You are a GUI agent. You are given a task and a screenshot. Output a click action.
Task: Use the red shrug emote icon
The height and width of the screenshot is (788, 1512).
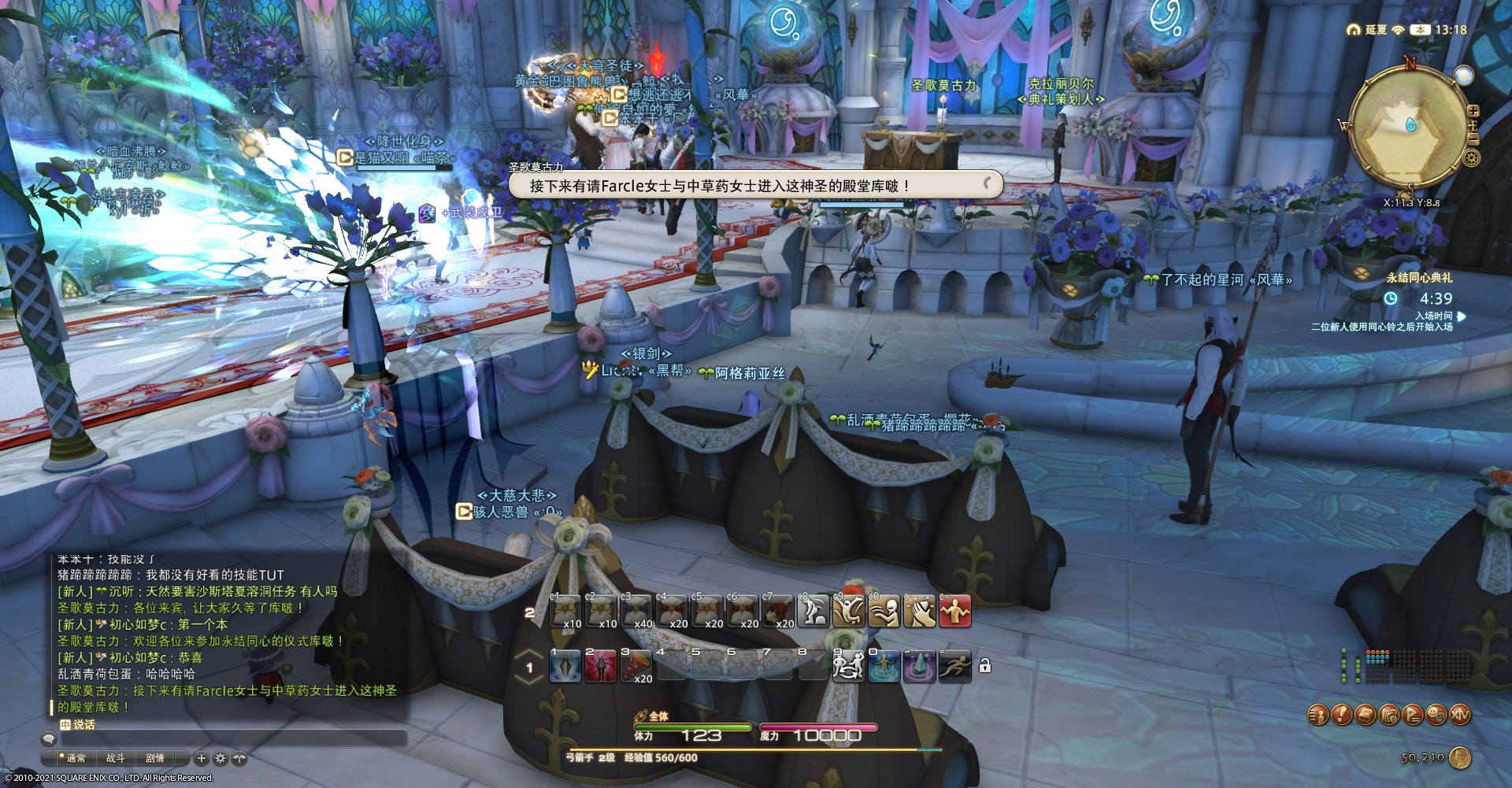pos(954,612)
